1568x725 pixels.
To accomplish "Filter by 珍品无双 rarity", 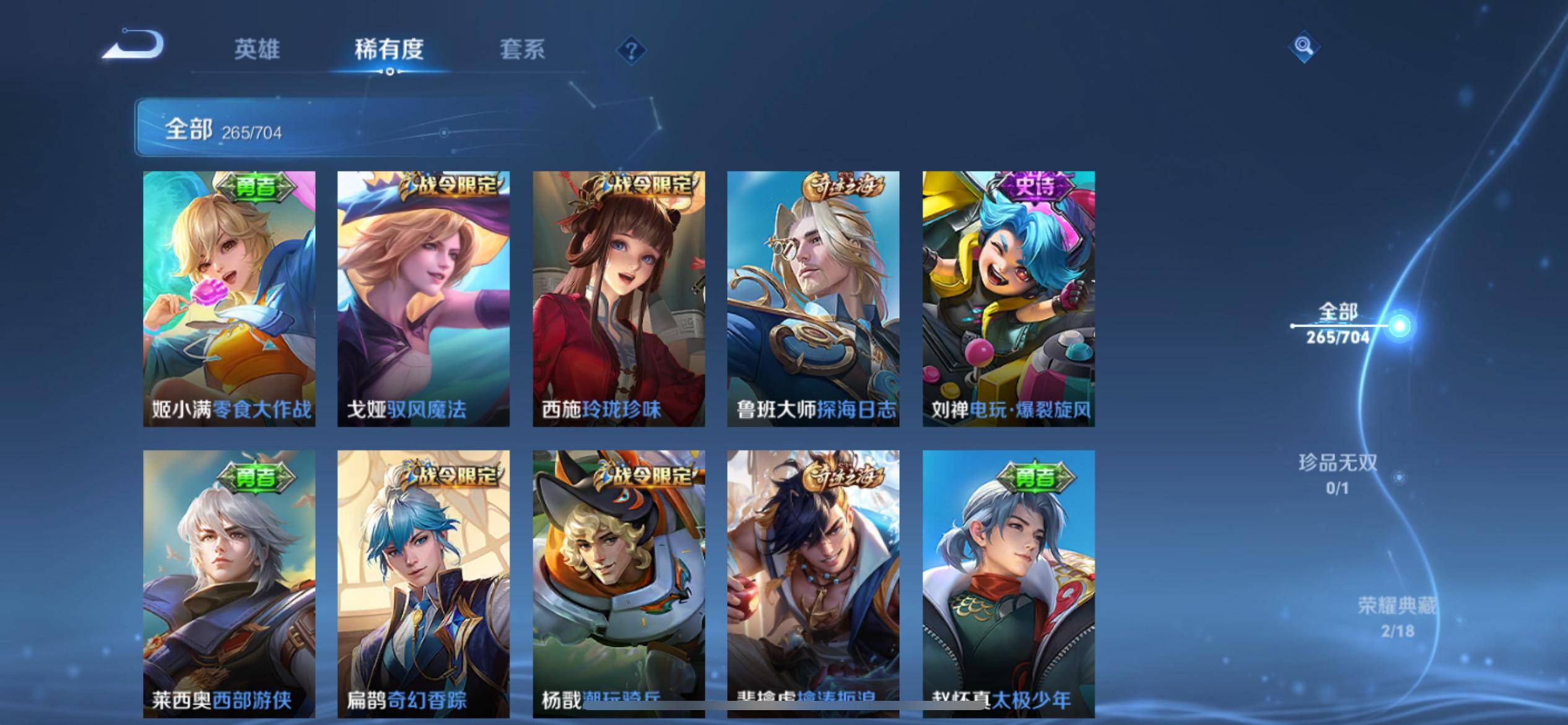I will 1338,474.
